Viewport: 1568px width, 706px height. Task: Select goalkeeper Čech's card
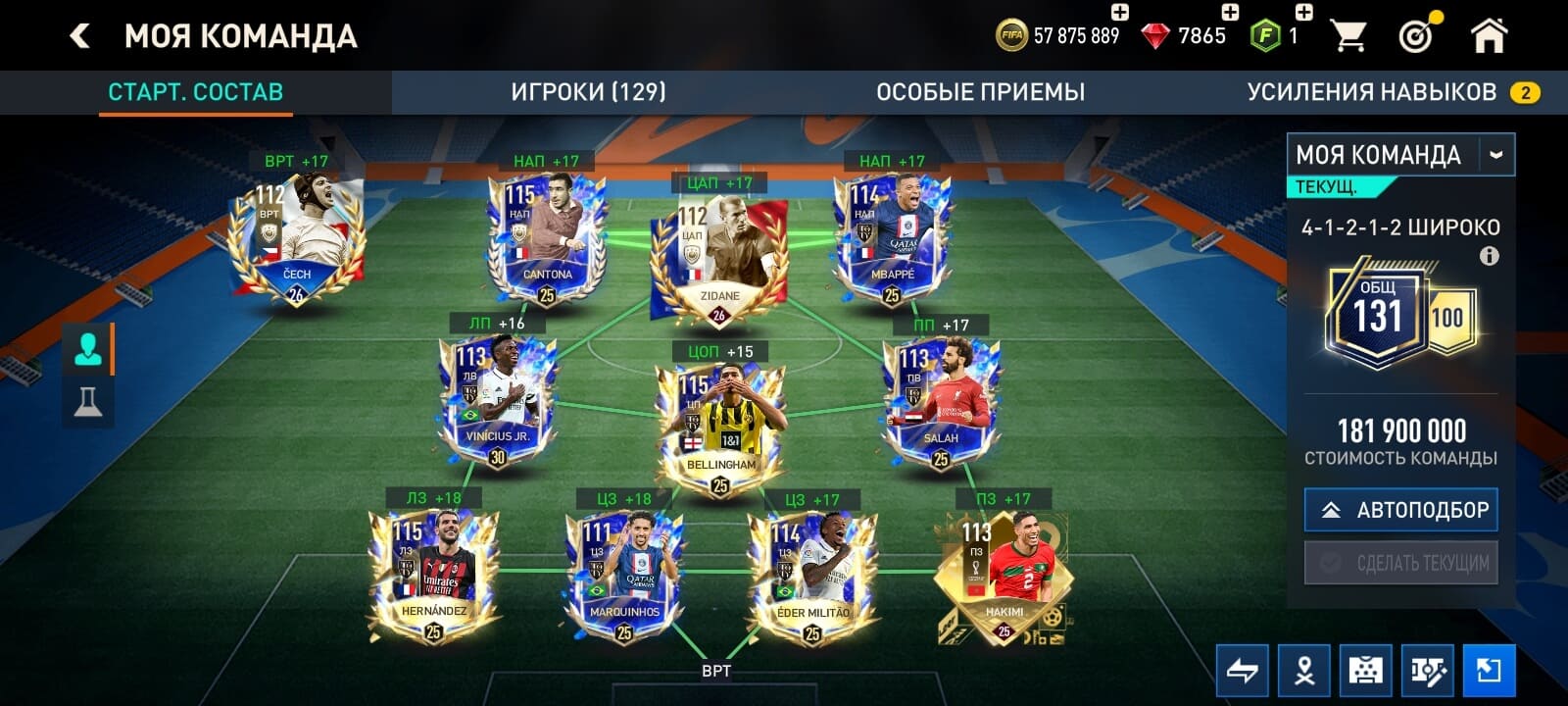297,237
